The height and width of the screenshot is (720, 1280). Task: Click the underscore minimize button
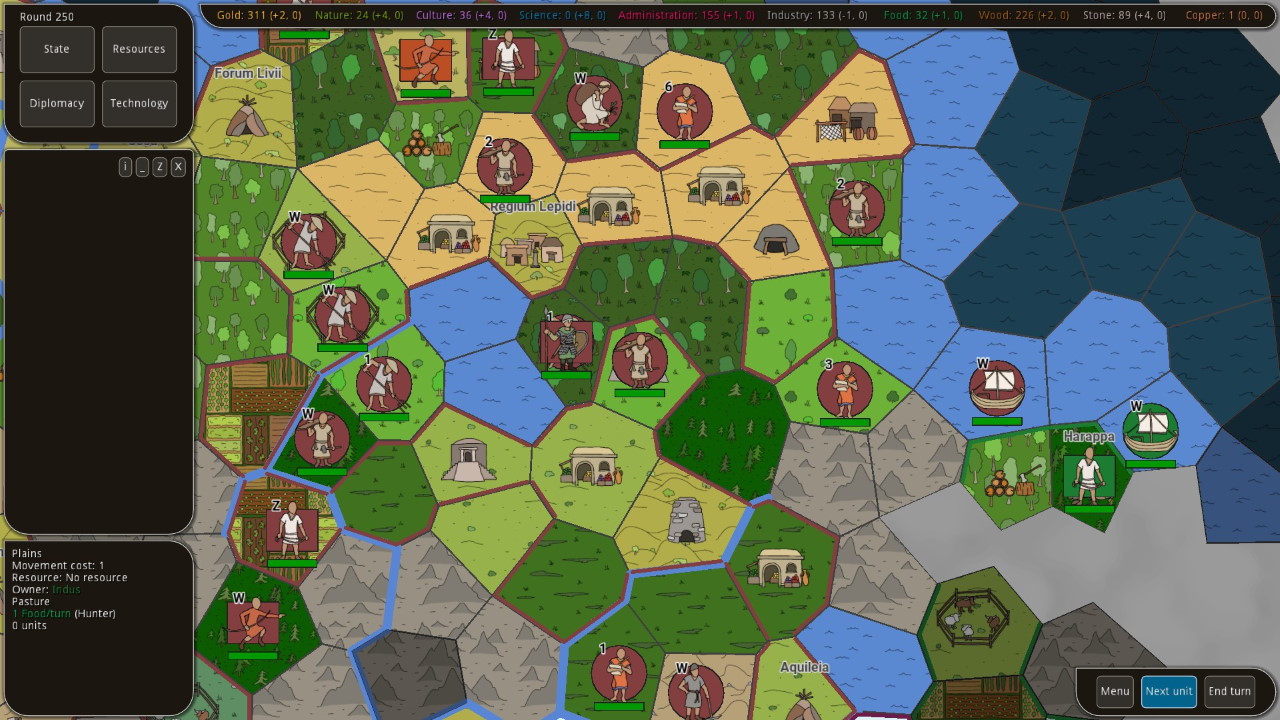click(142, 167)
